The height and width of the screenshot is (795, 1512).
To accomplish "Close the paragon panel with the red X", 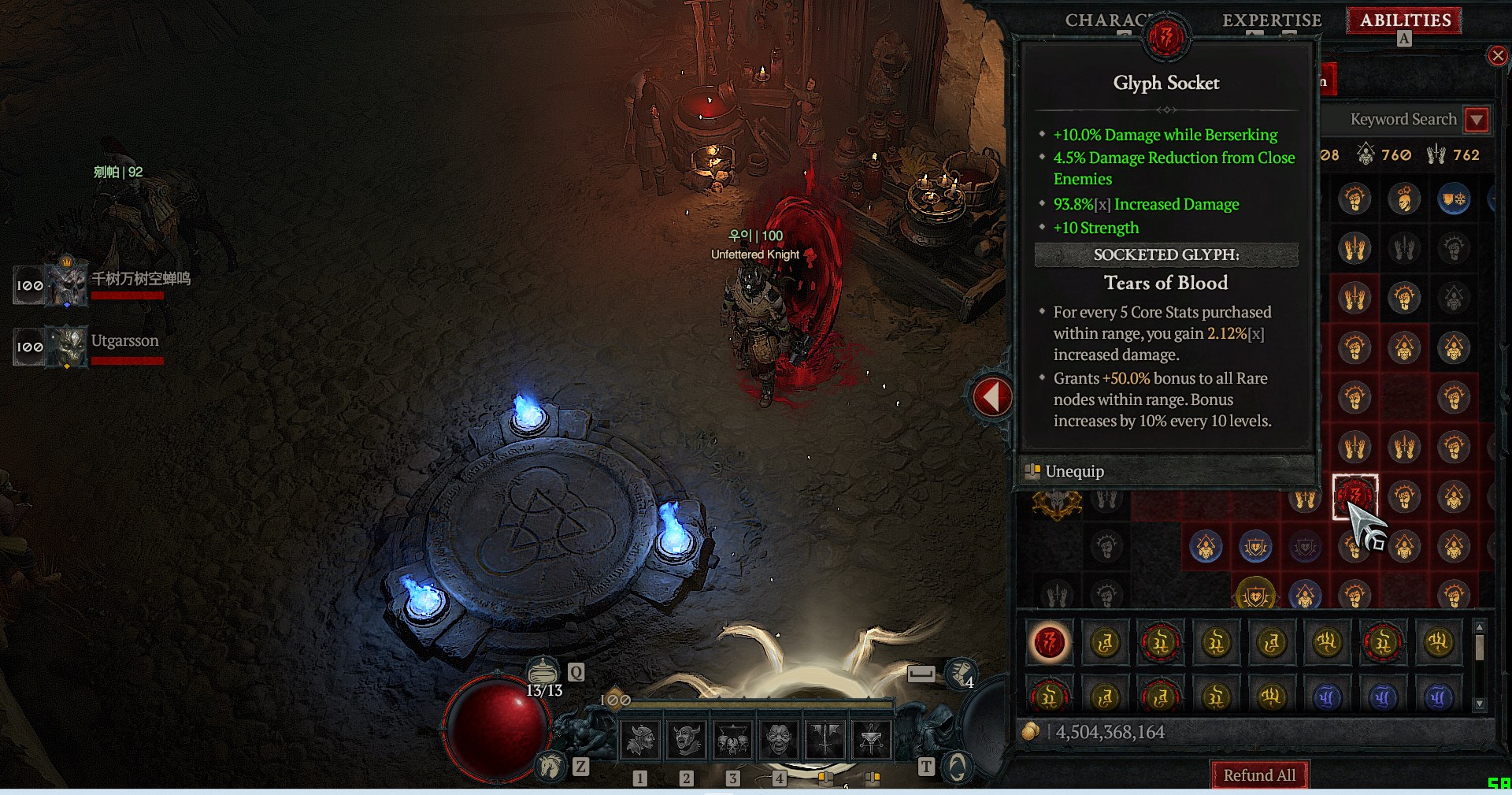I will pyautogui.click(x=1497, y=56).
